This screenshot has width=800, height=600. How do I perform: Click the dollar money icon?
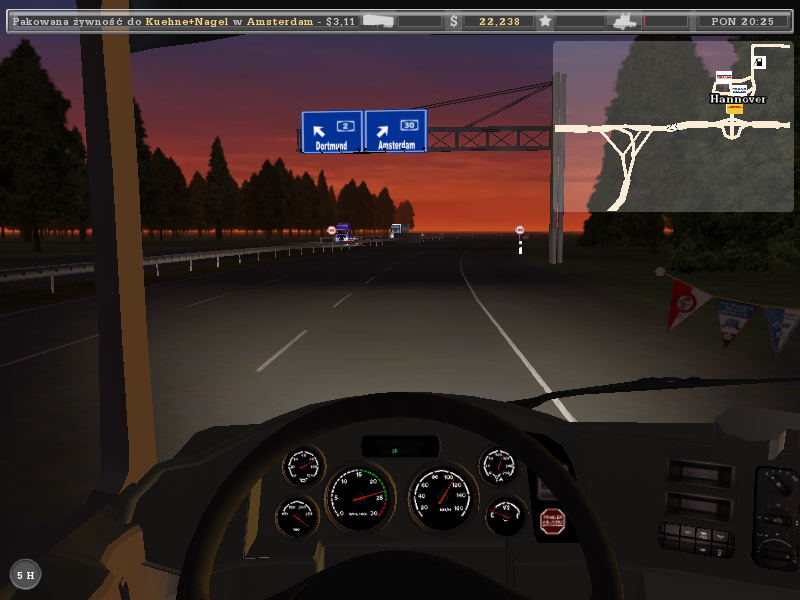[454, 20]
